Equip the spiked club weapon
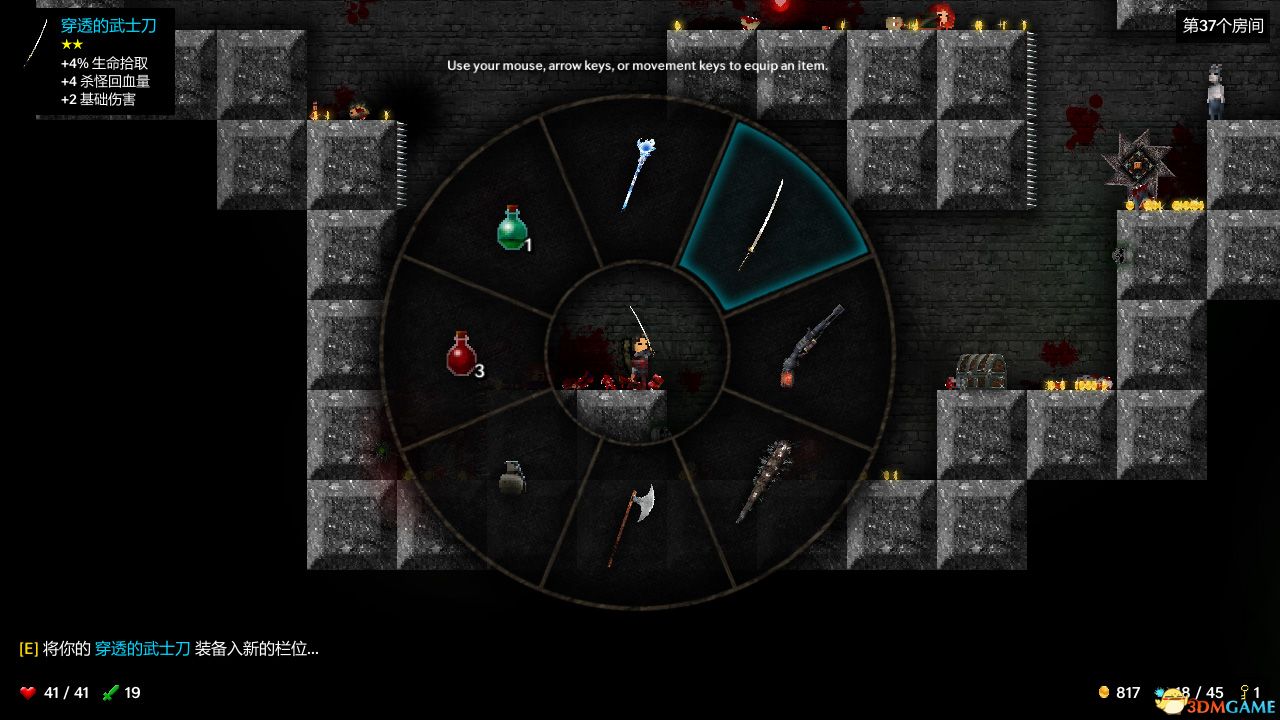 [x=764, y=481]
